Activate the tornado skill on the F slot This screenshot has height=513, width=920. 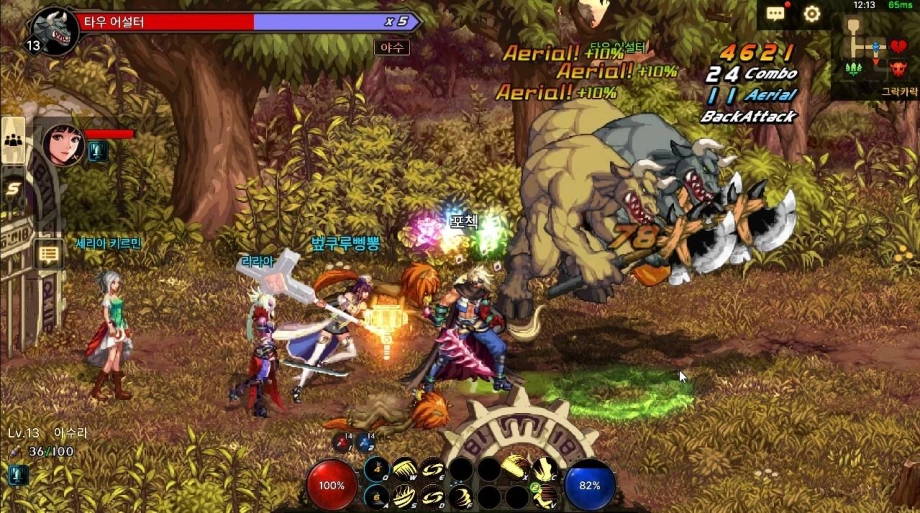click(461, 496)
